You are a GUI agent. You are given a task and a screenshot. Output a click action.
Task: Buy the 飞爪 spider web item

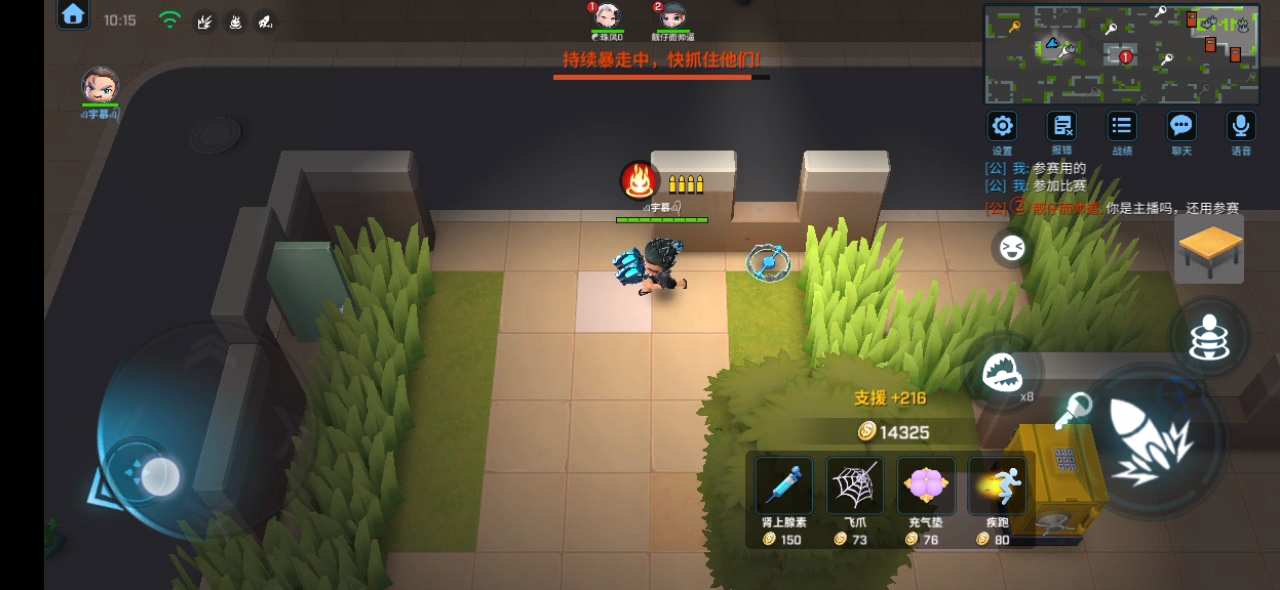point(854,487)
